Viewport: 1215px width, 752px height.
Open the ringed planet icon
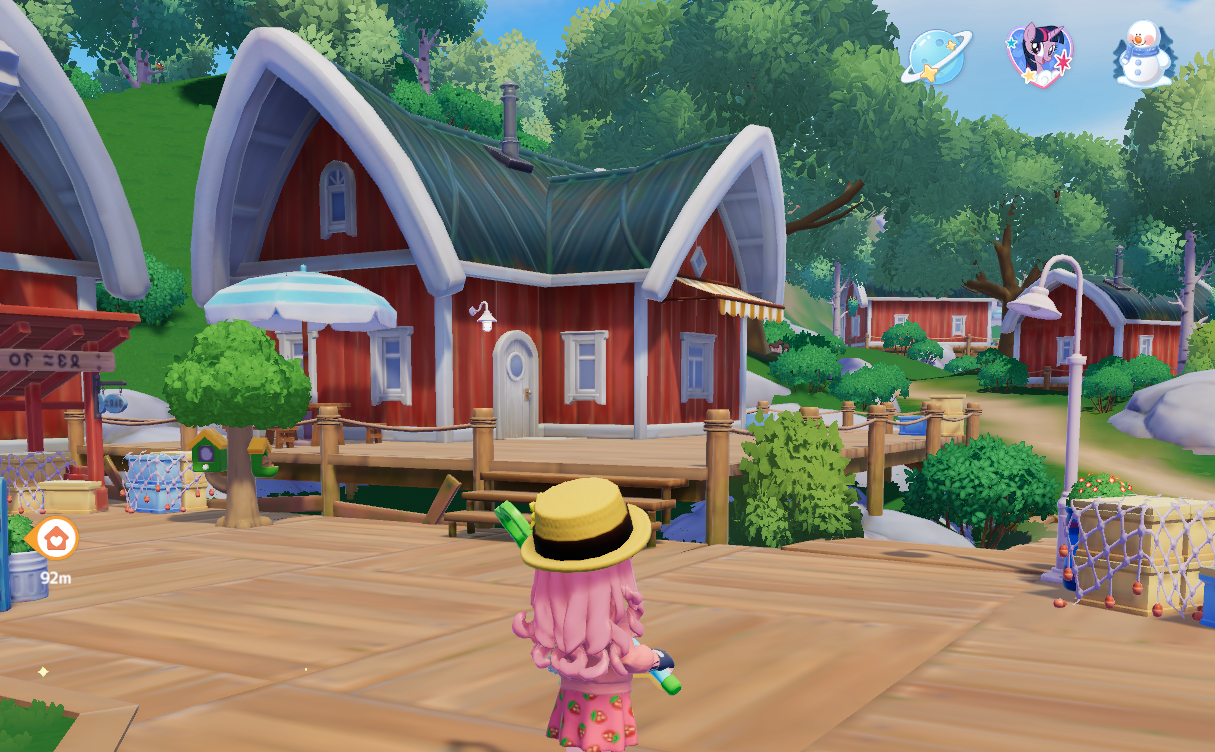coord(936,56)
